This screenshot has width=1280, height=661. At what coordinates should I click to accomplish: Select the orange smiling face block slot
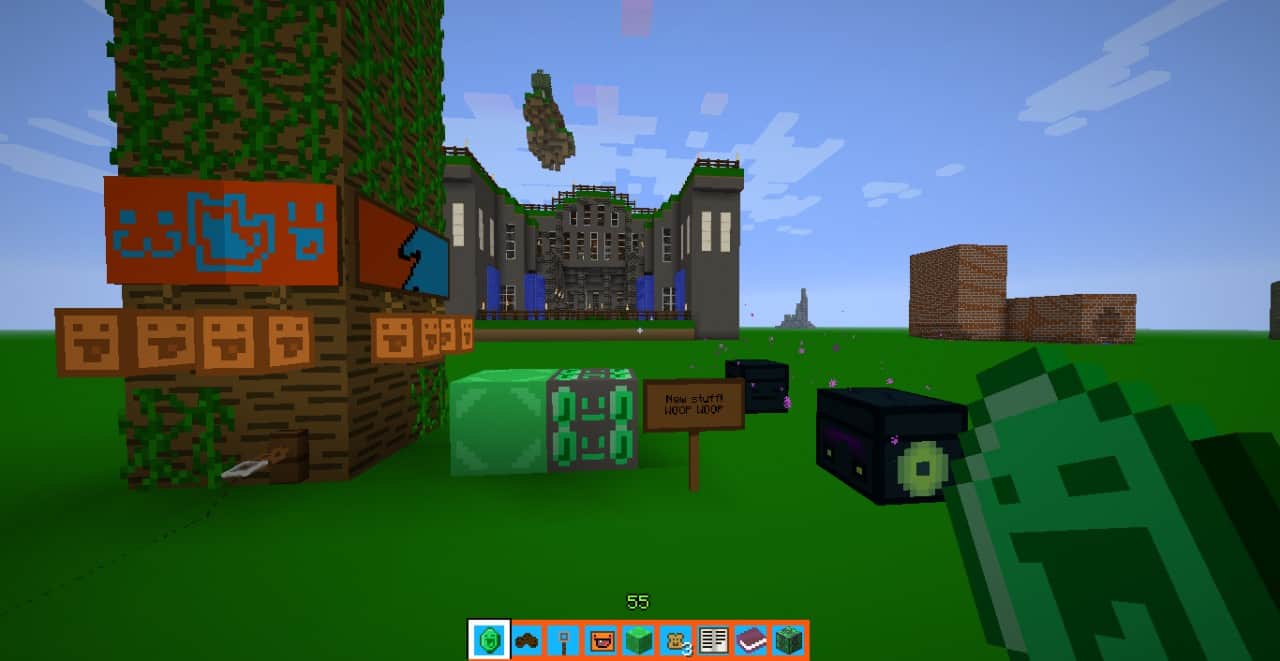pyautogui.click(x=601, y=640)
